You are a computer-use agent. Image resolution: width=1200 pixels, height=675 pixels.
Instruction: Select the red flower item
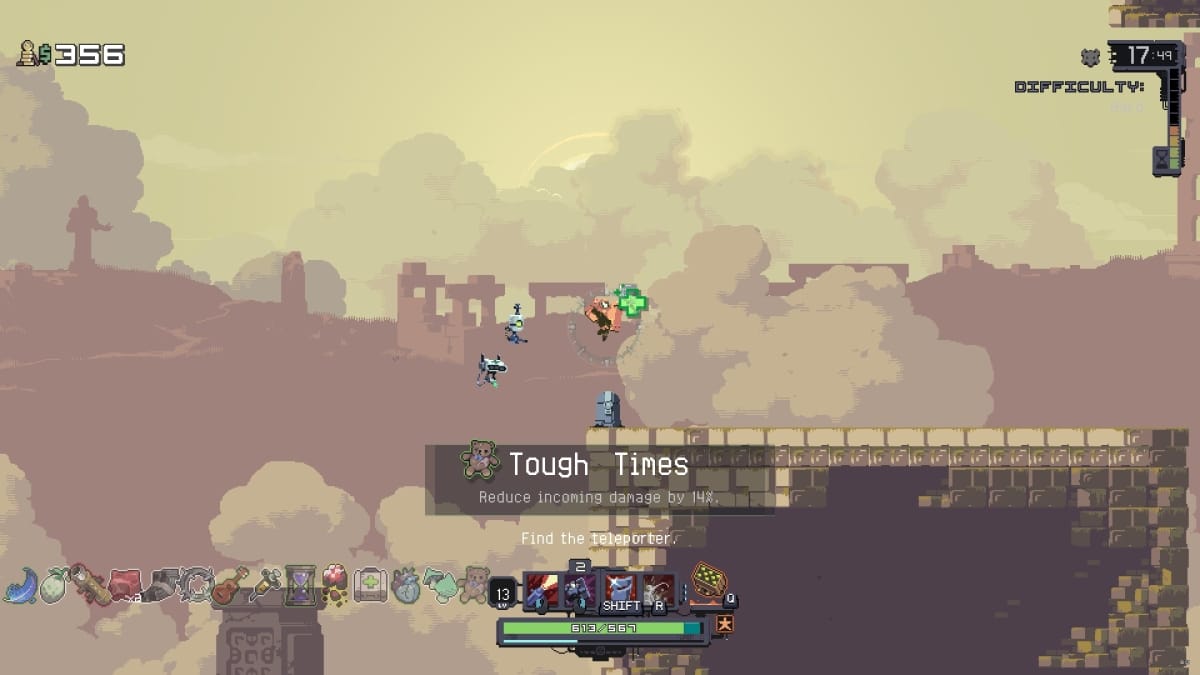(334, 585)
